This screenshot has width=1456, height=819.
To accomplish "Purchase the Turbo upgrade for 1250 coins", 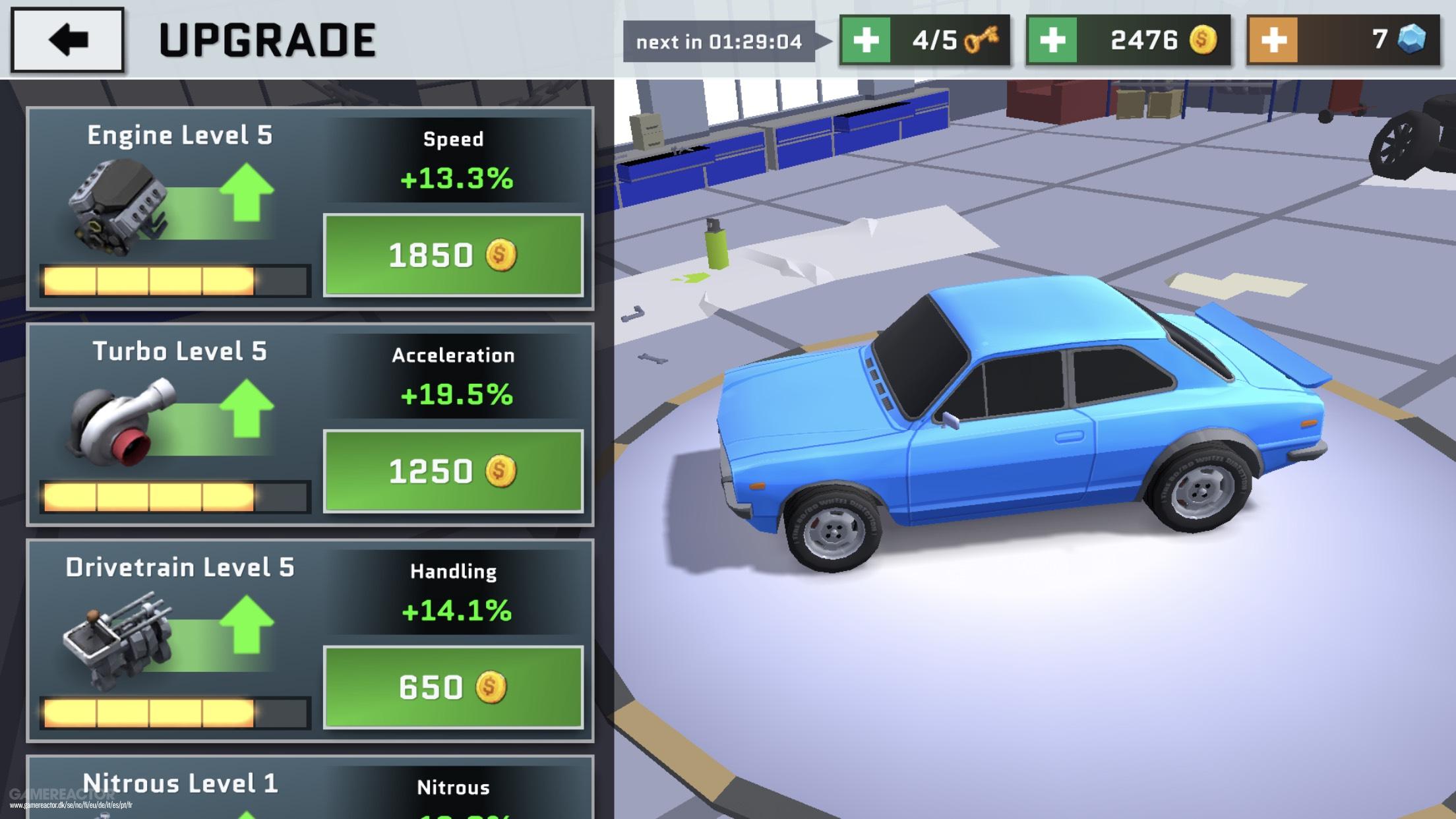I will tap(453, 471).
